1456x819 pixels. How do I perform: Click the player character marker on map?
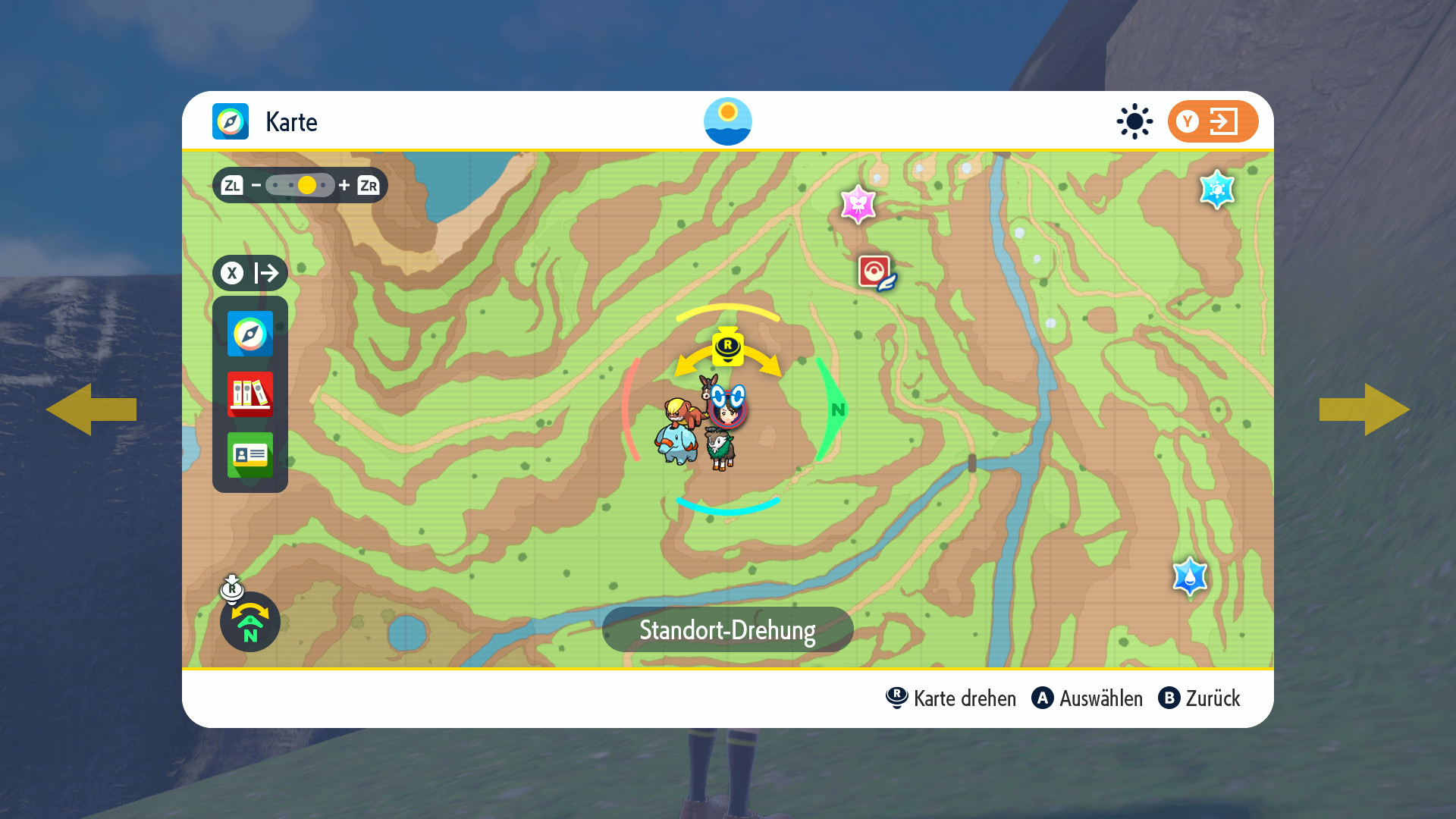coord(729,409)
